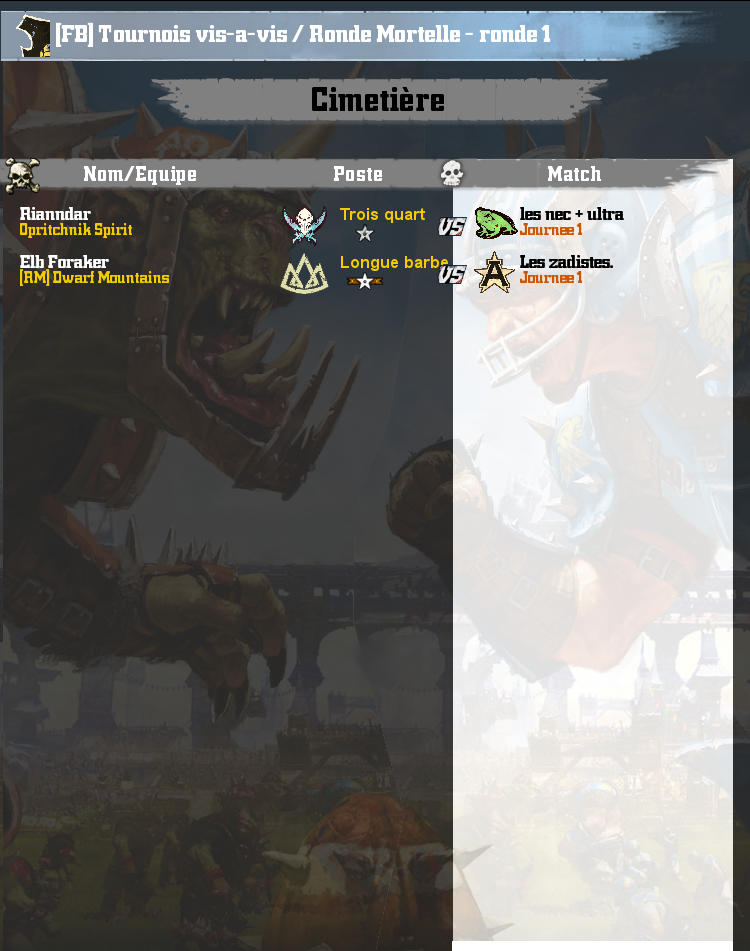Screen dimensions: 750x951
Task: Click the Match column header
Action: pyautogui.click(x=574, y=174)
